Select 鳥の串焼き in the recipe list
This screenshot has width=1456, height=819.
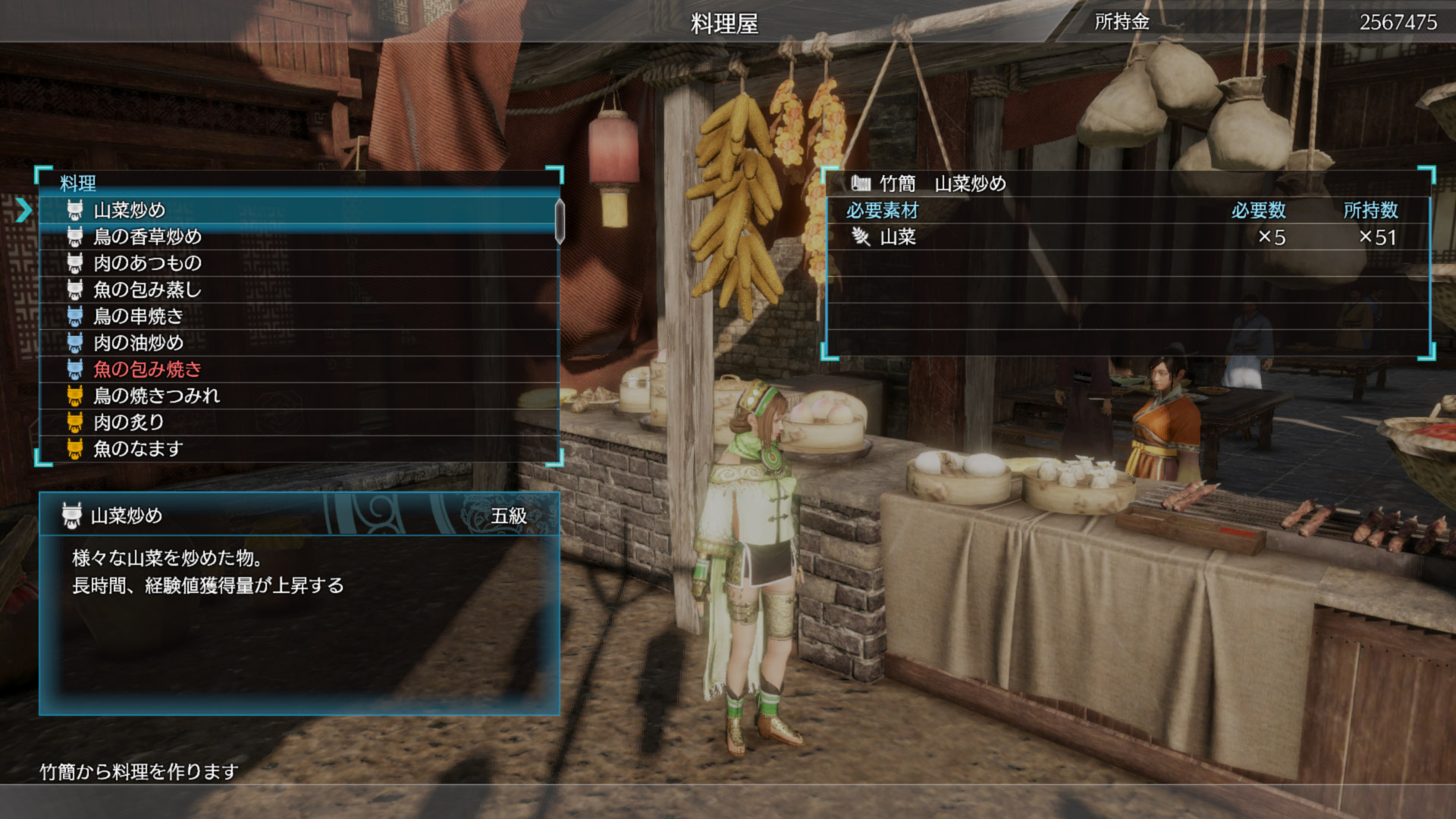tap(138, 316)
